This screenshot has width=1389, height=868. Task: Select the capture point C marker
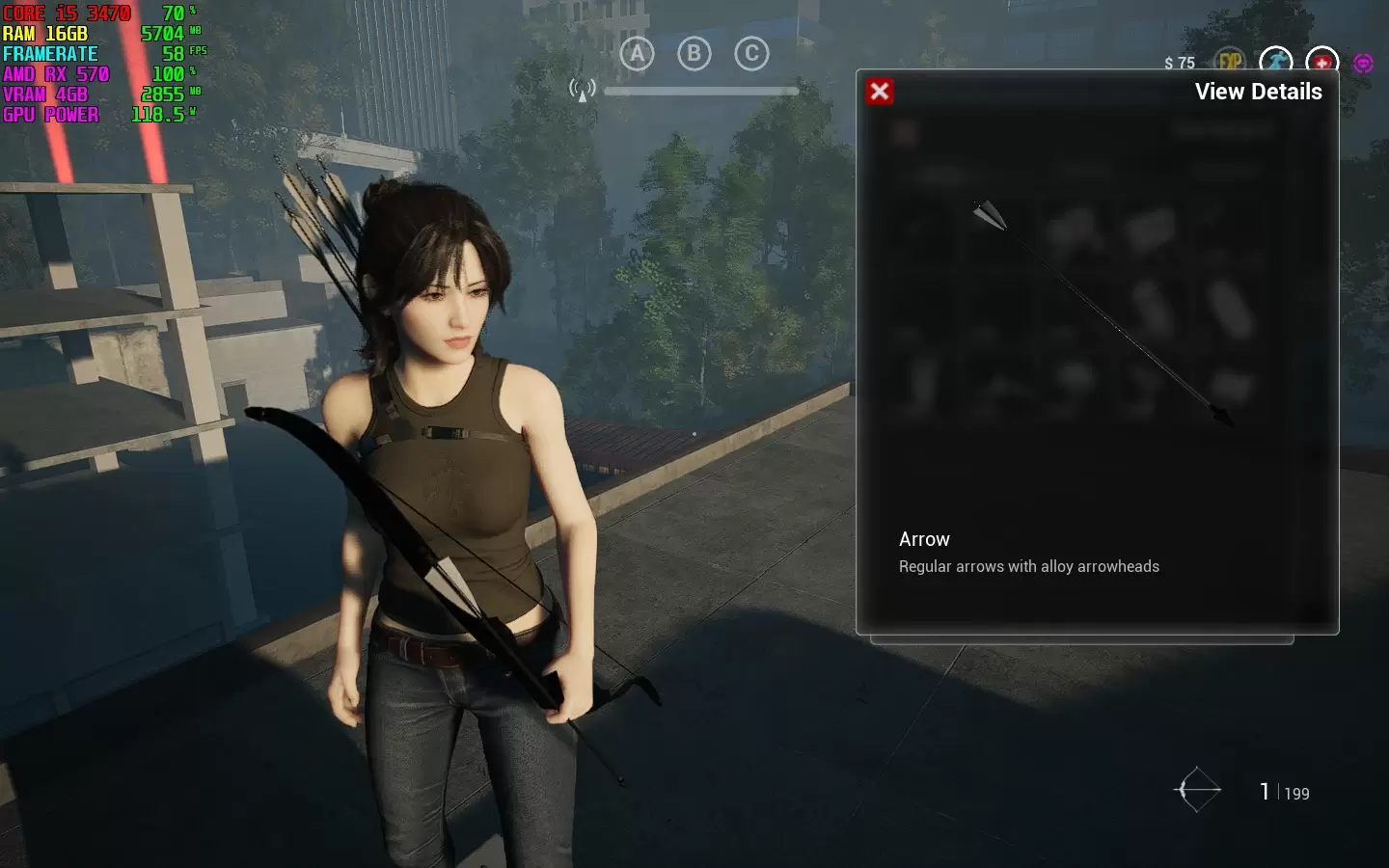tap(752, 54)
